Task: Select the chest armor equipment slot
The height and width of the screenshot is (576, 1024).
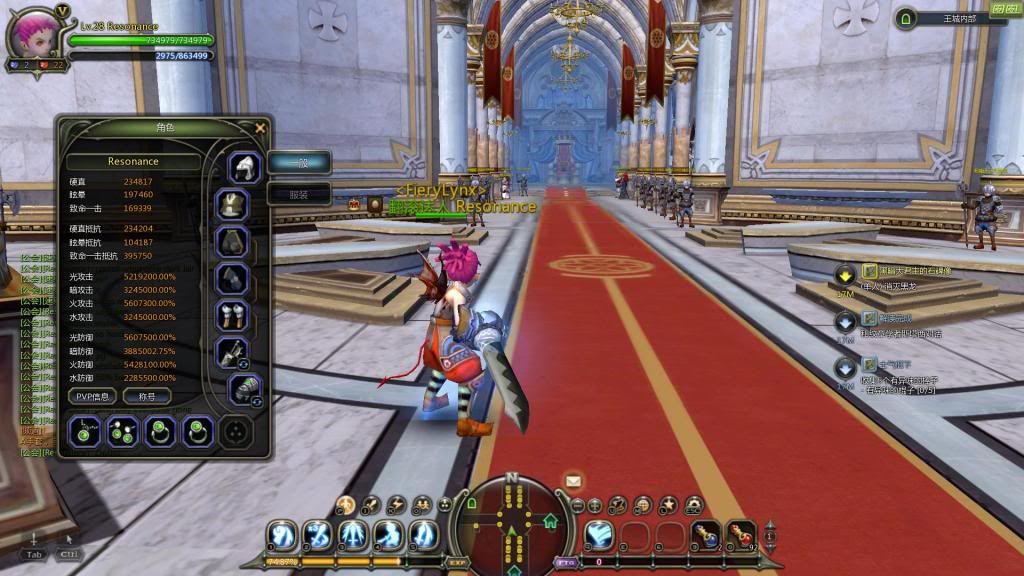Action: [x=232, y=205]
